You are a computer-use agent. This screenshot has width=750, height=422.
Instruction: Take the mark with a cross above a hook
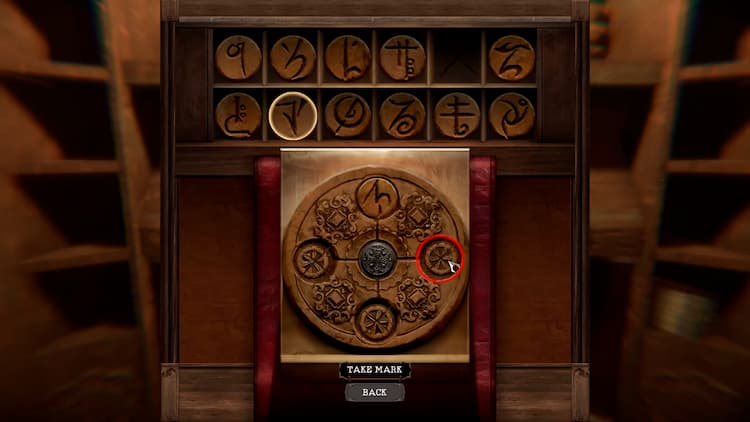[x=457, y=116]
